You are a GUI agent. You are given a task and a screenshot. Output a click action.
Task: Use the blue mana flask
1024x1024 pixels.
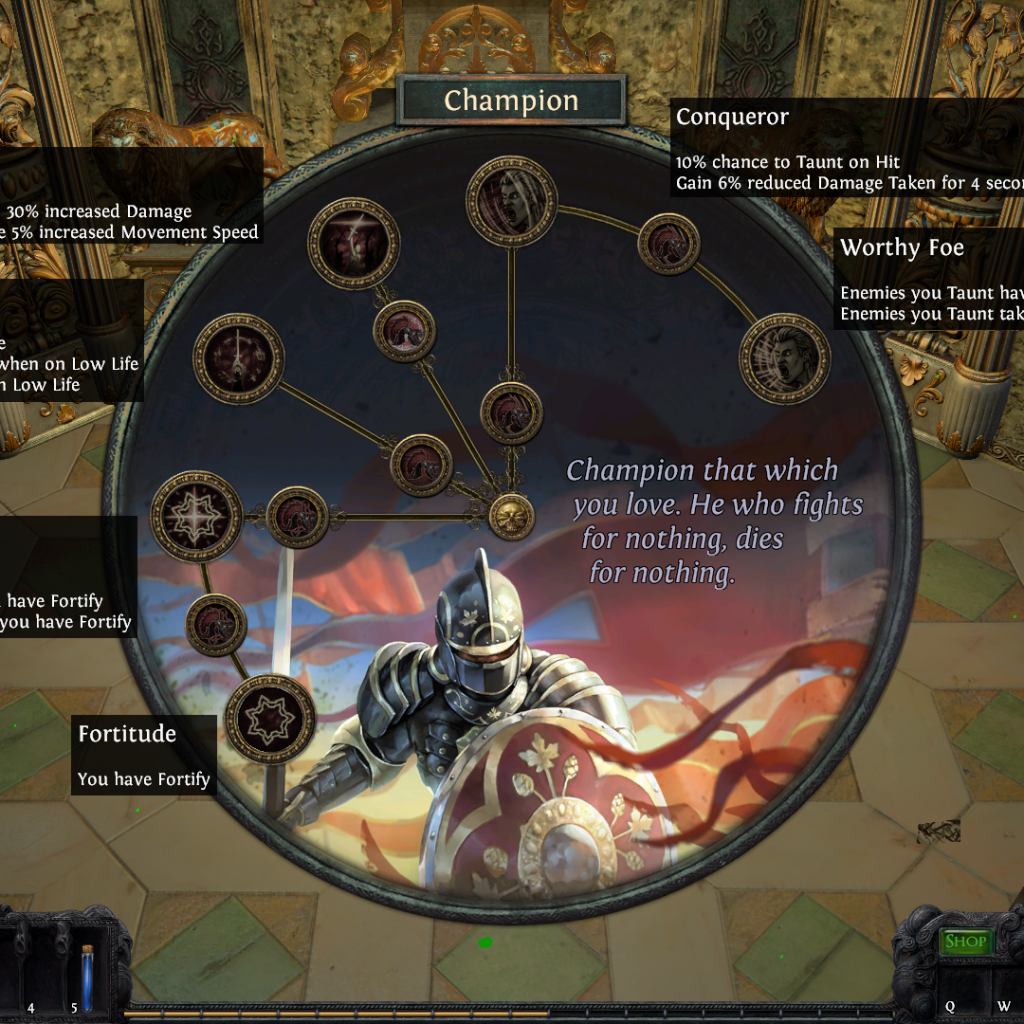click(x=88, y=978)
